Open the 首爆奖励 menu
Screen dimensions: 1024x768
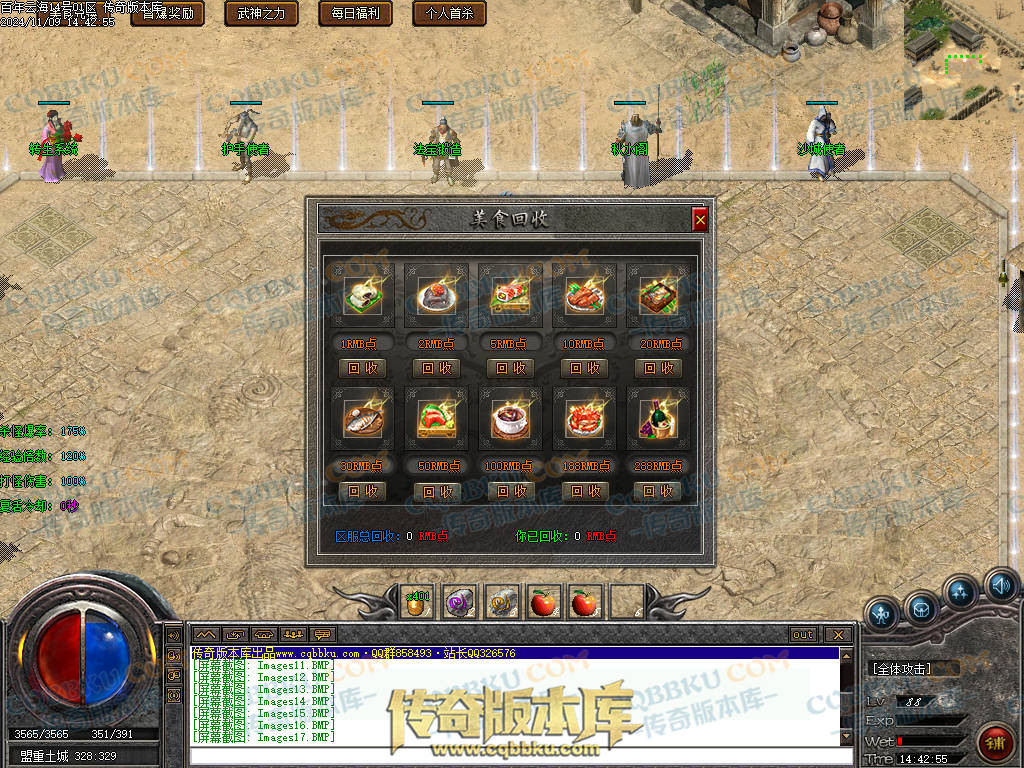pyautogui.click(x=168, y=14)
